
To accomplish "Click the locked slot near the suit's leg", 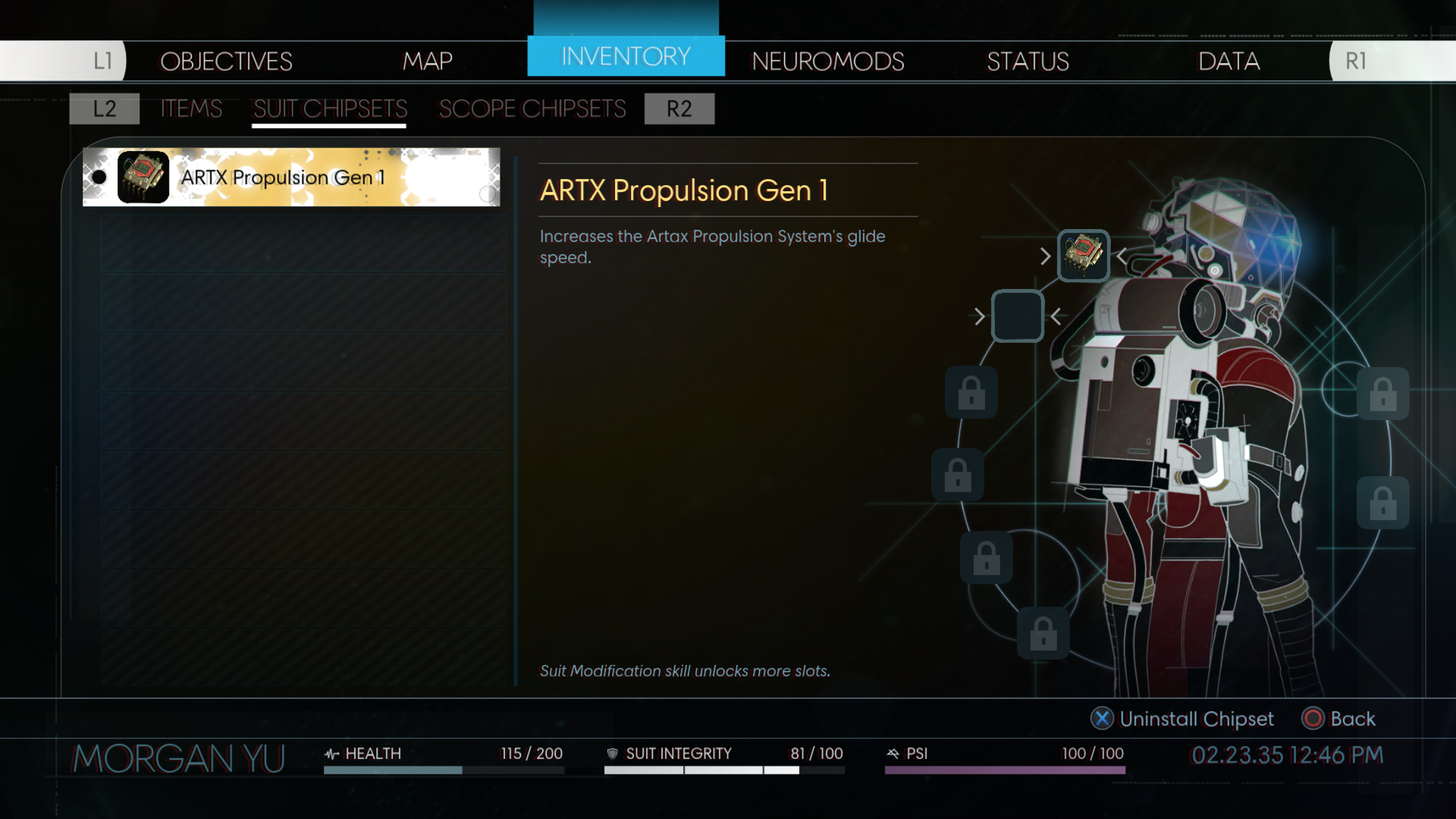I will (986, 558).
